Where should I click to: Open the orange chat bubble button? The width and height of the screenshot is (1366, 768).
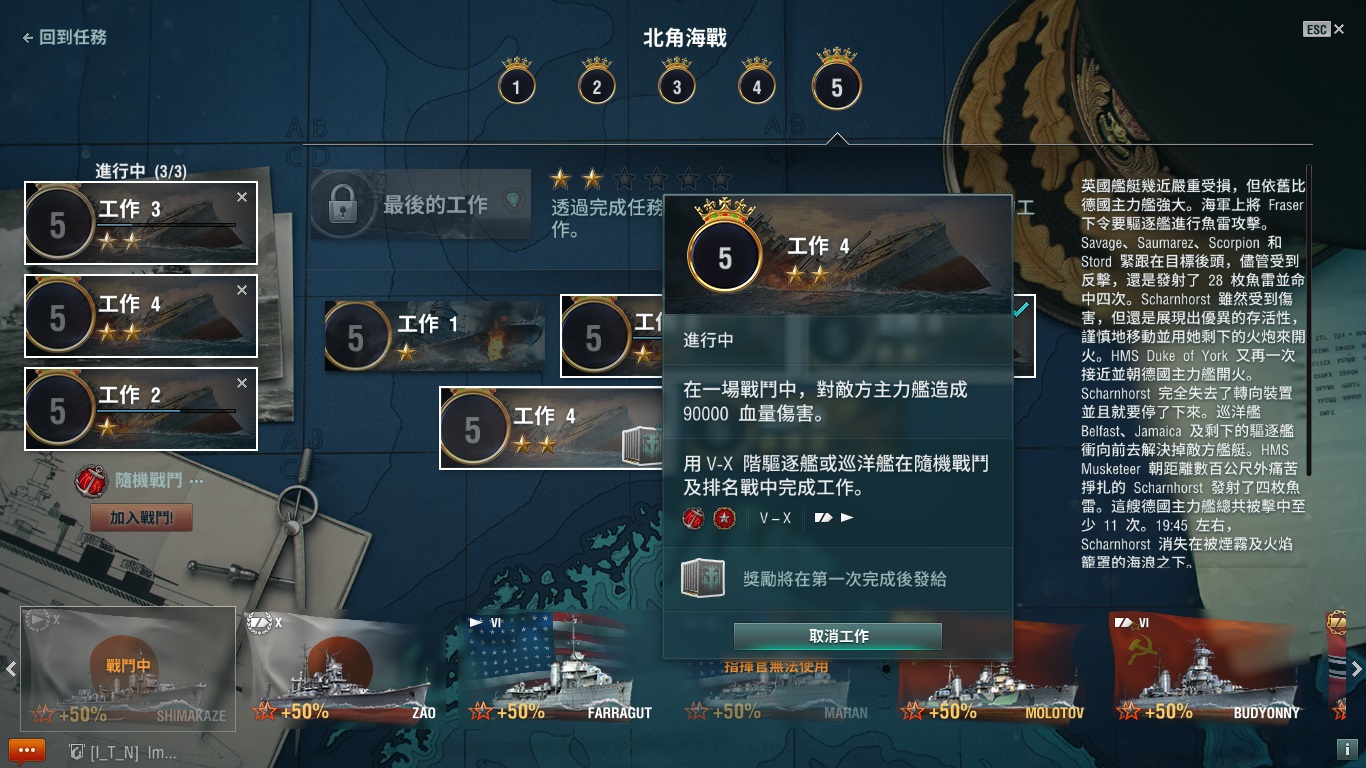26,751
